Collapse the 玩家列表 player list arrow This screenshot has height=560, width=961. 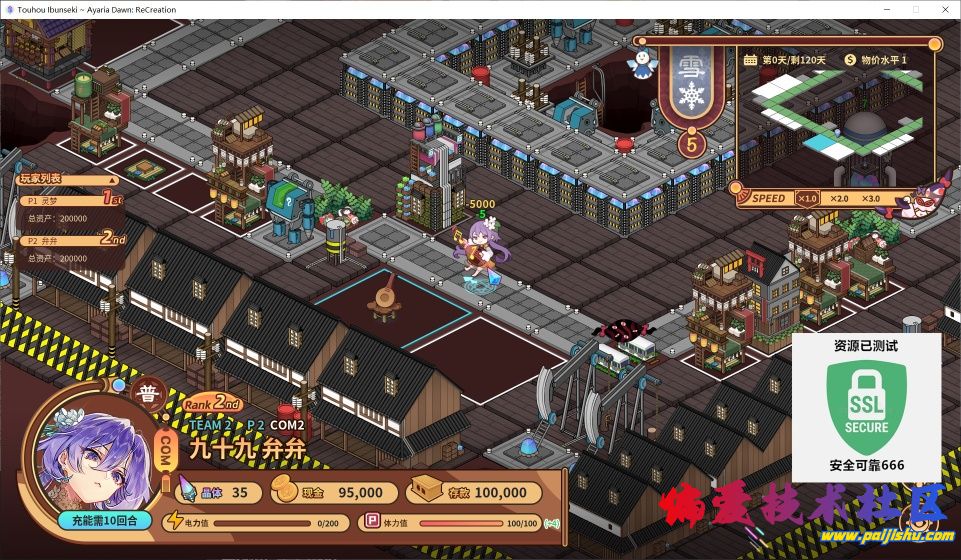click(x=112, y=180)
